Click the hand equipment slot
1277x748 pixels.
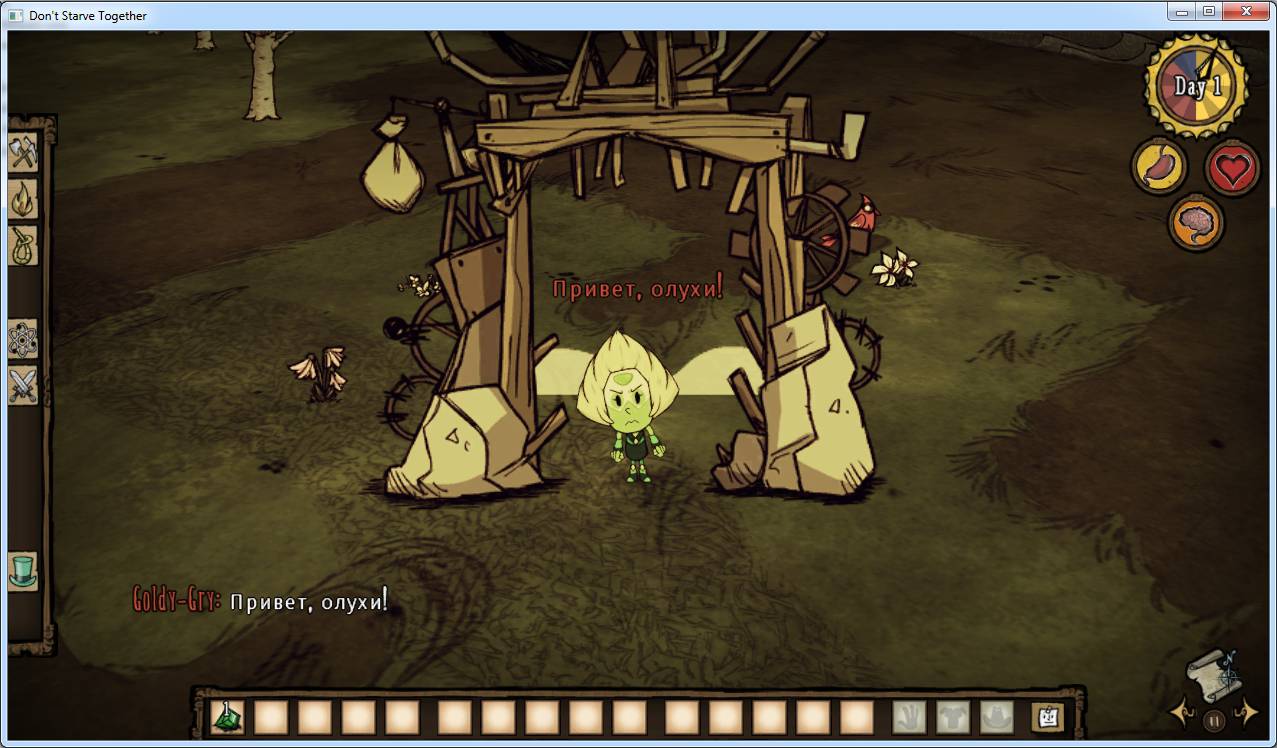(x=909, y=716)
